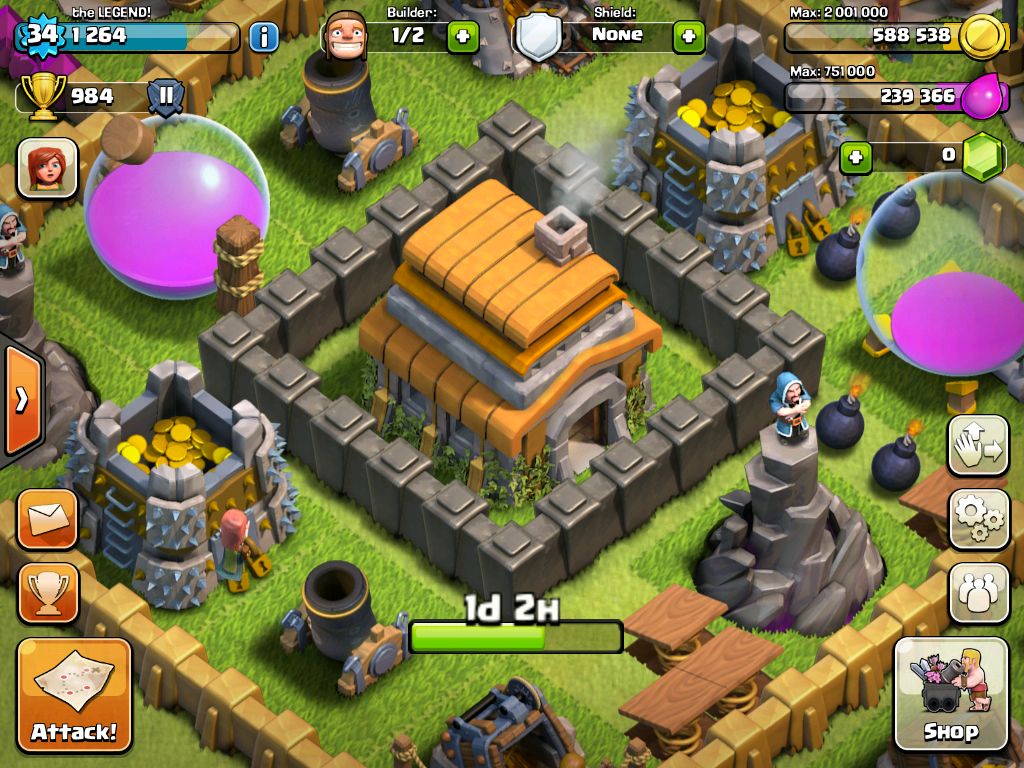Open the Attack map button
Viewport: 1024px width, 768px height.
74,694
